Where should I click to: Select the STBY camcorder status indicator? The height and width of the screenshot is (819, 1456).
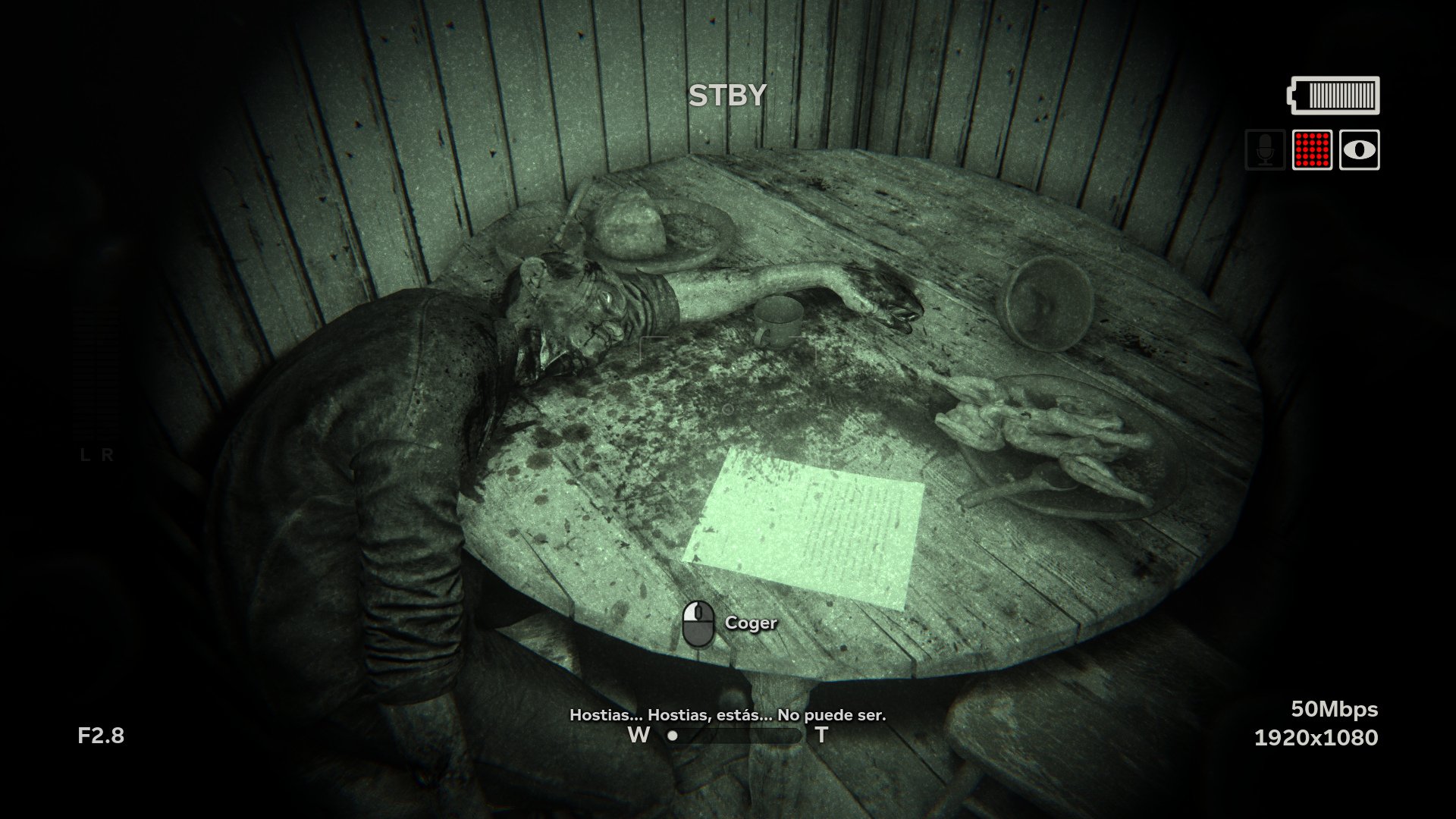(x=729, y=94)
